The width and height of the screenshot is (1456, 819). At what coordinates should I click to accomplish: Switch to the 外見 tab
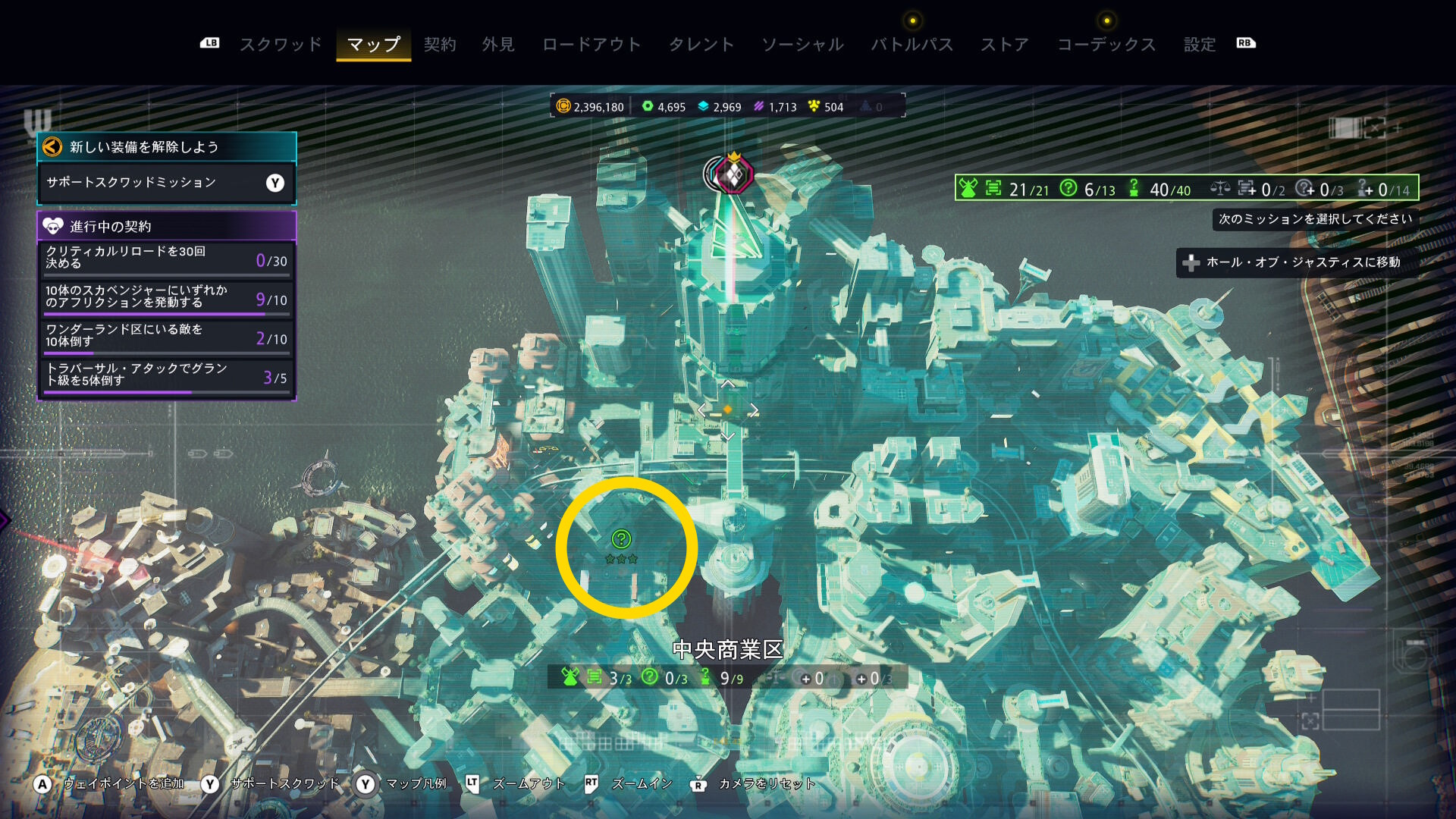[498, 45]
